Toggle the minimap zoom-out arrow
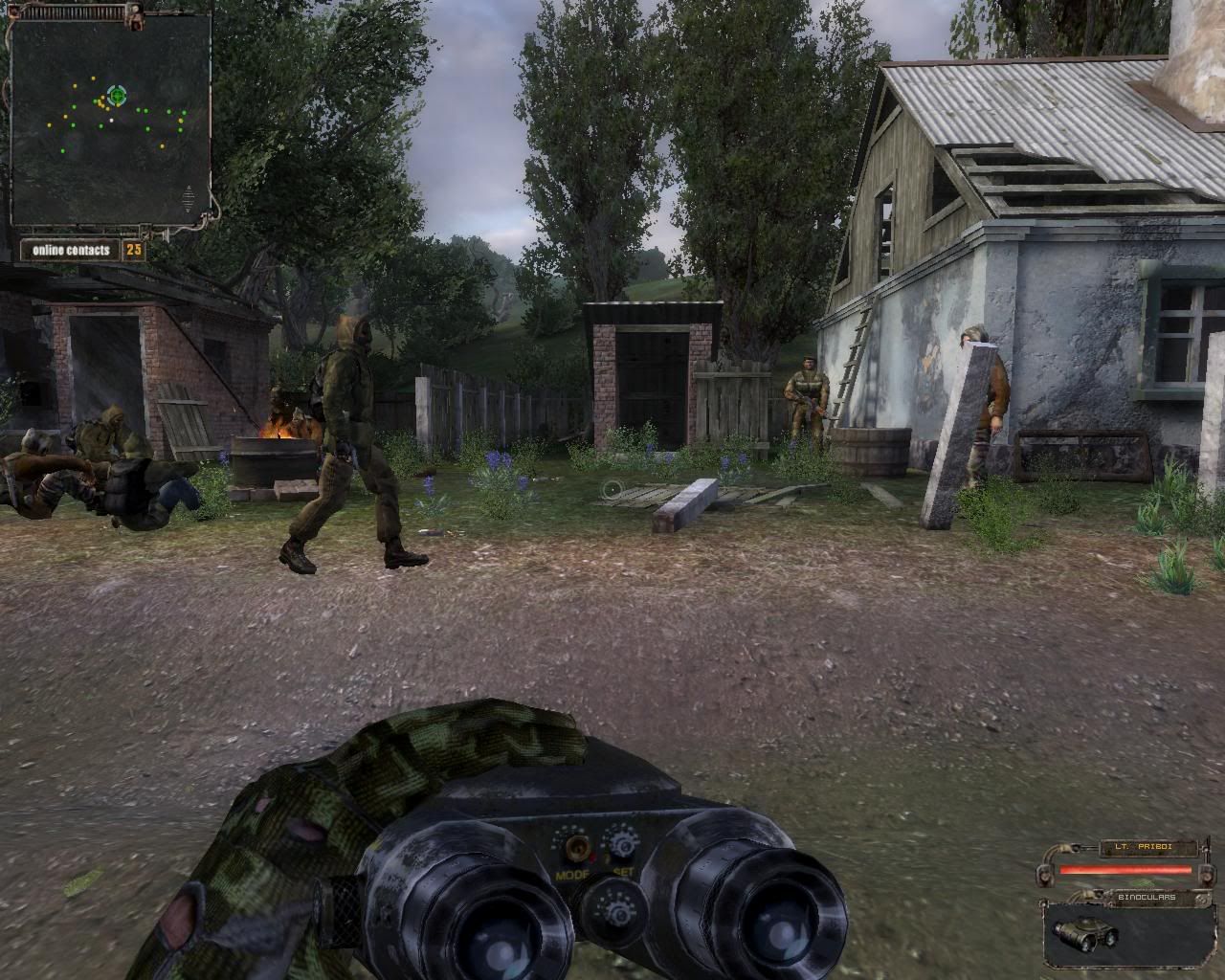Viewport: 1225px width, 980px height. tap(188, 210)
